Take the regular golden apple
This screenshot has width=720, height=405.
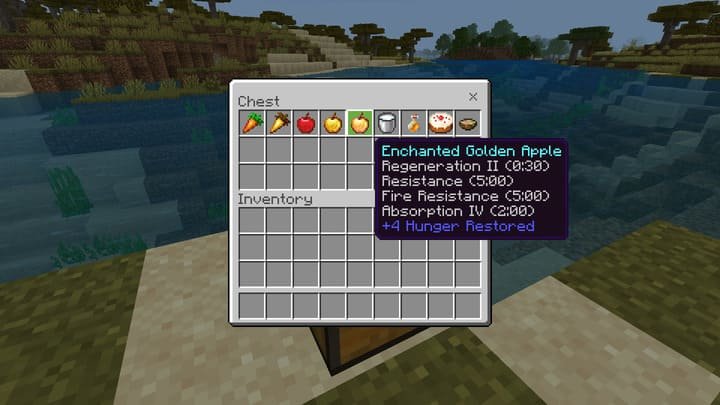(x=332, y=123)
